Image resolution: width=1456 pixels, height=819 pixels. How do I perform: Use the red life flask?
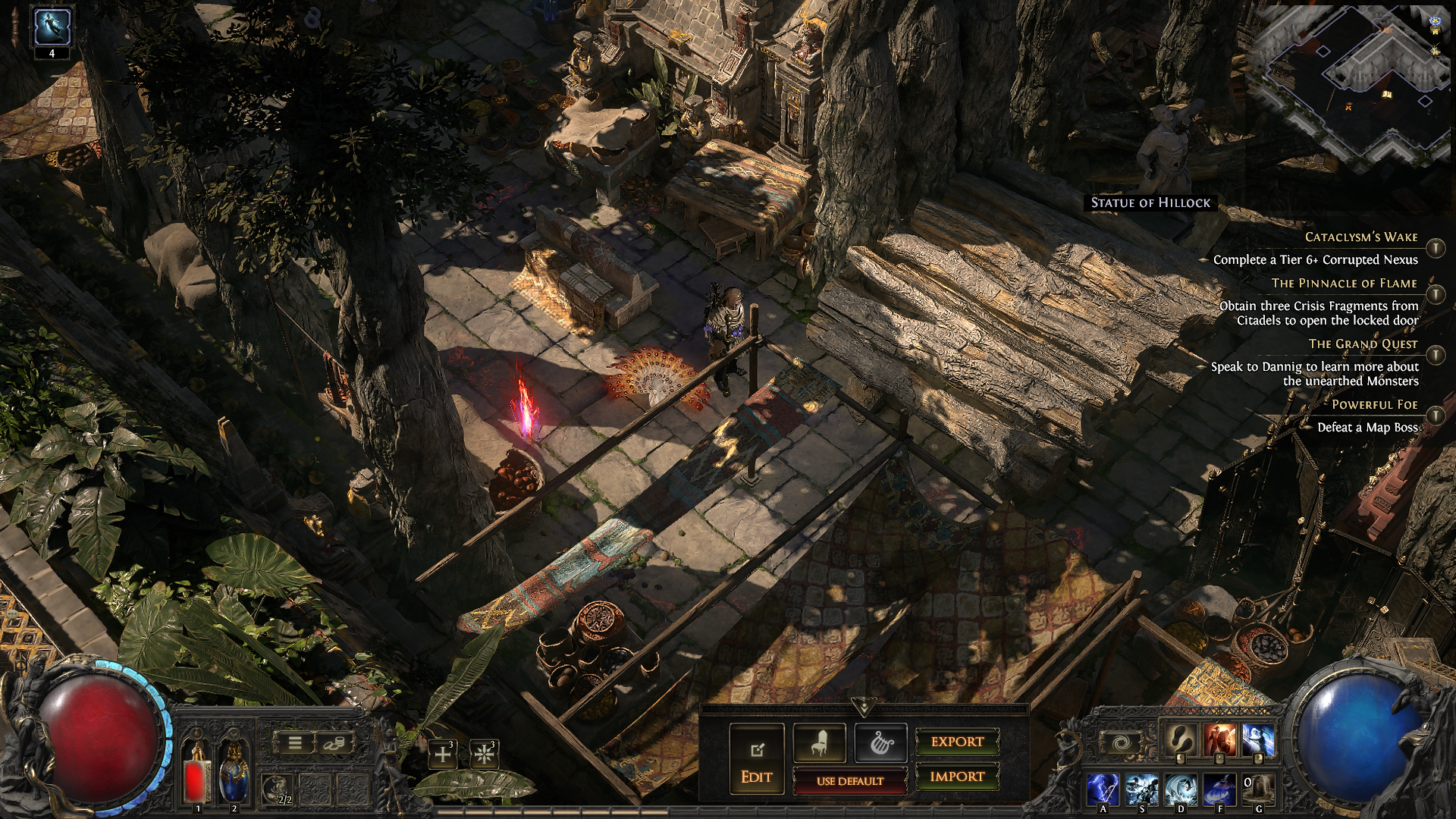click(x=198, y=772)
